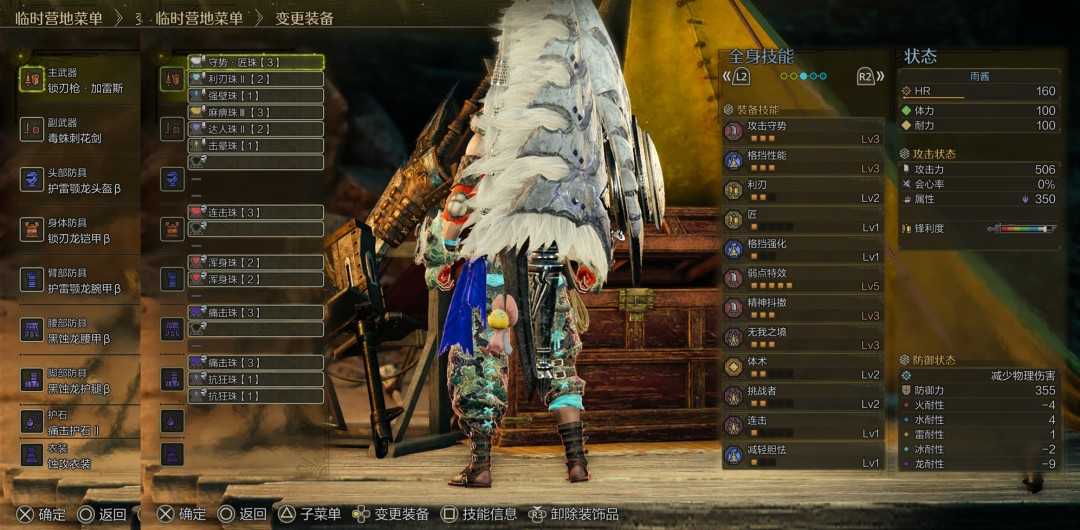Select the 弱点特效 Lv5 skill row

802,279
